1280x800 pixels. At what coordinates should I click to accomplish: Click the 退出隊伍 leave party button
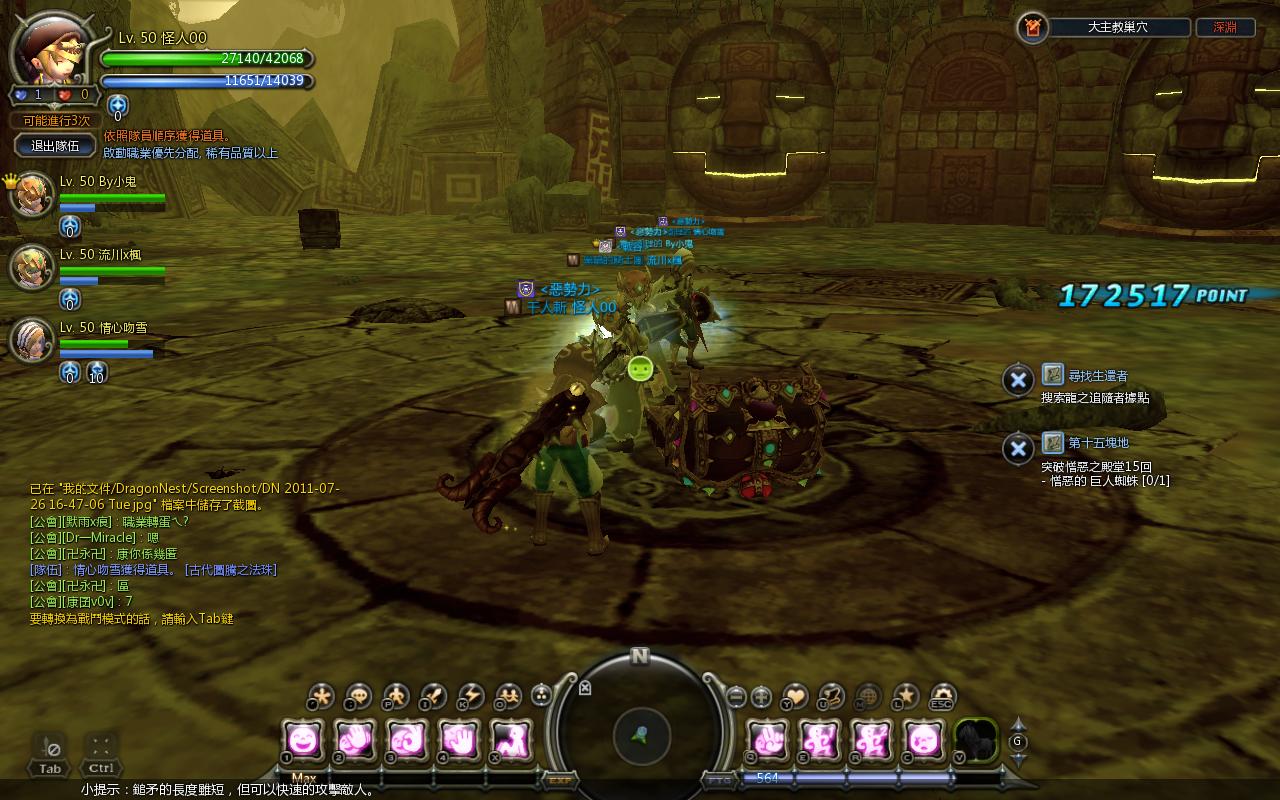point(56,145)
